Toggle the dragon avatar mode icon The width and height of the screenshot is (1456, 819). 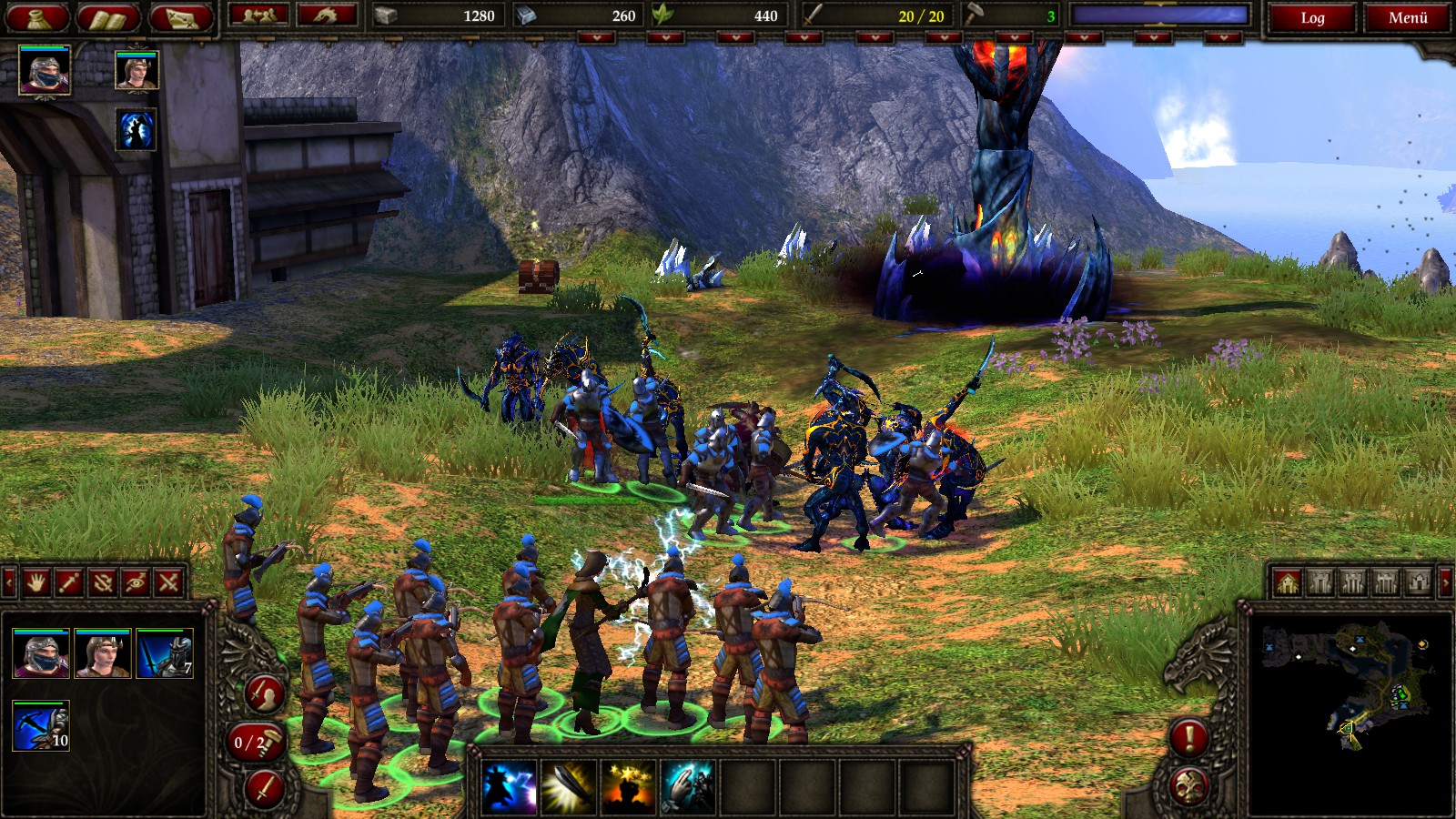pyautogui.click(x=325, y=15)
